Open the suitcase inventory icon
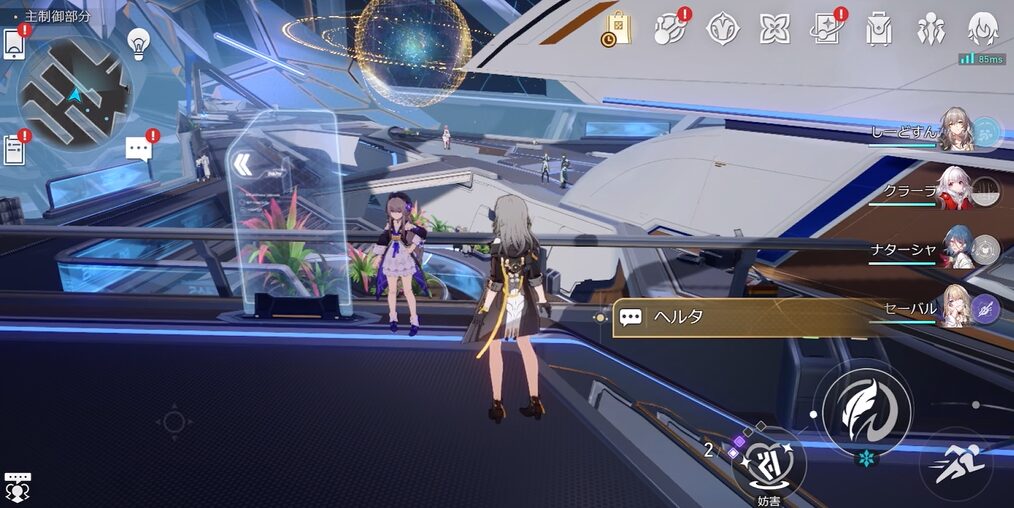Screen dimensions: 1014x508 pos(879,29)
